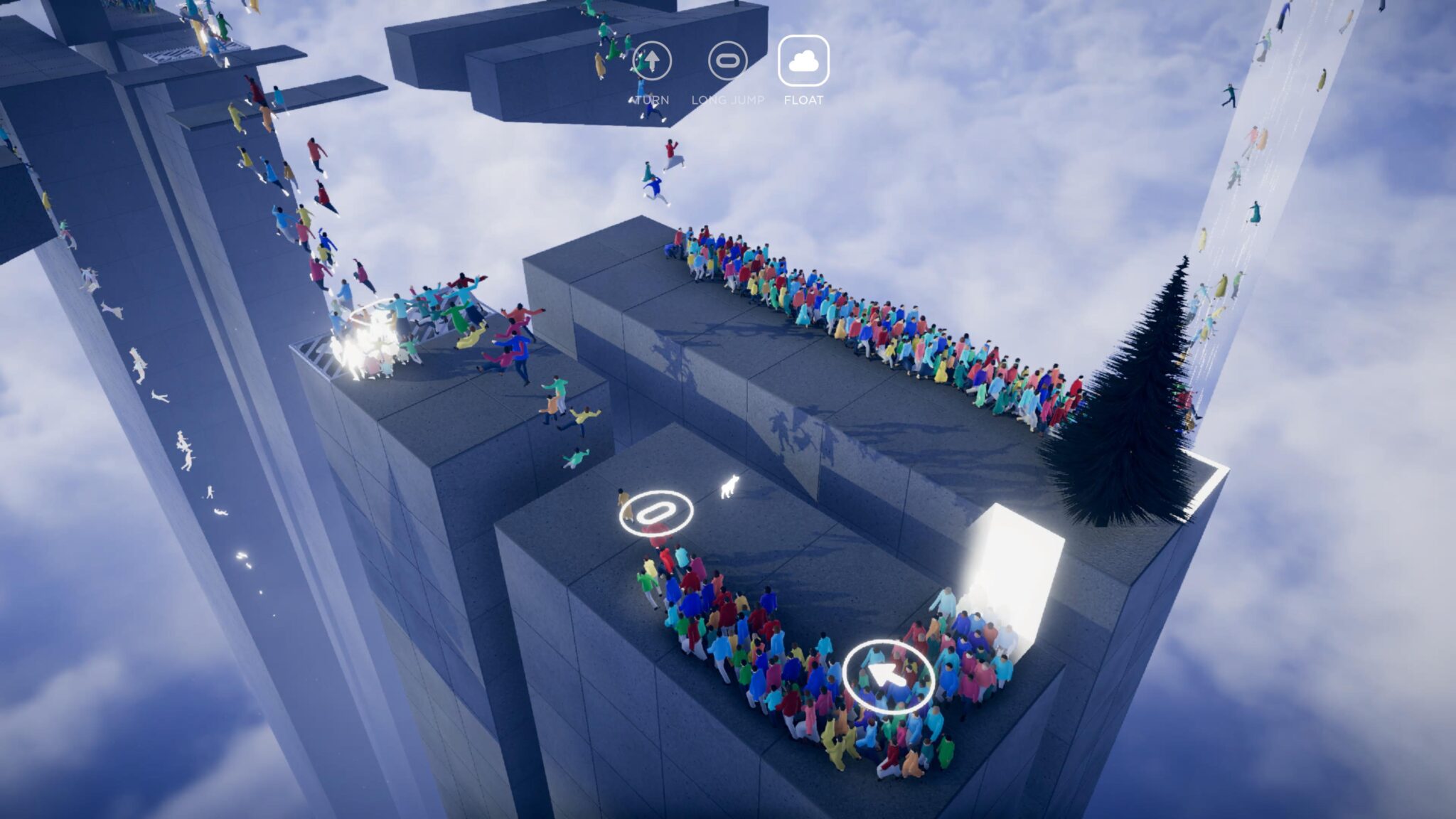Click the placed long jump ring marker
The height and width of the screenshot is (819, 1456).
655,512
